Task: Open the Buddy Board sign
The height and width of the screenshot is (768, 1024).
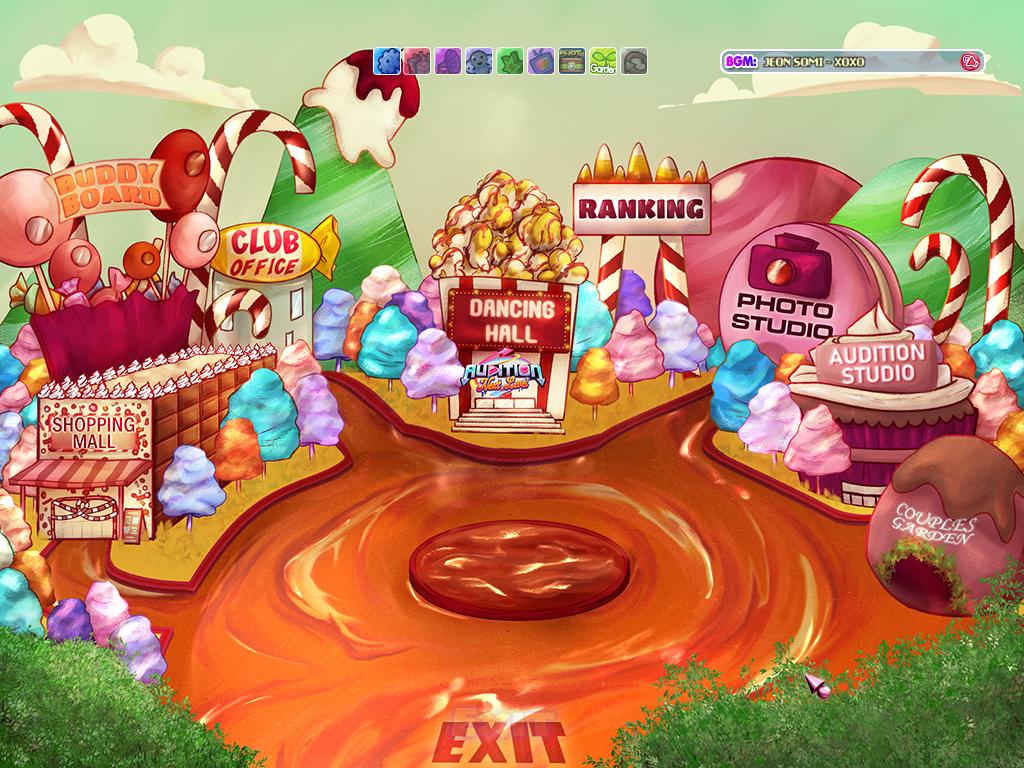Action: [109, 190]
